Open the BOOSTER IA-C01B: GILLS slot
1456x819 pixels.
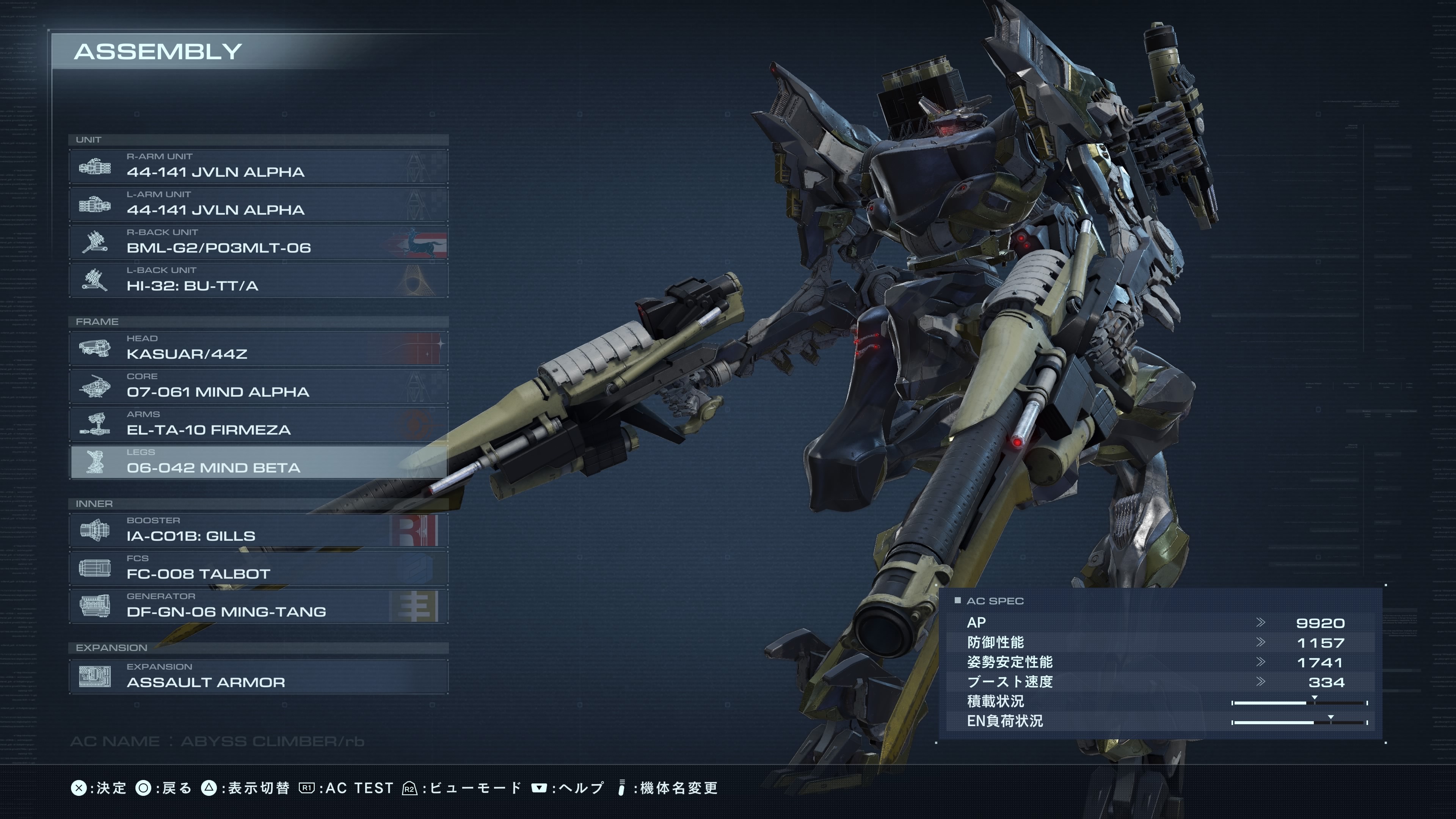click(x=258, y=530)
